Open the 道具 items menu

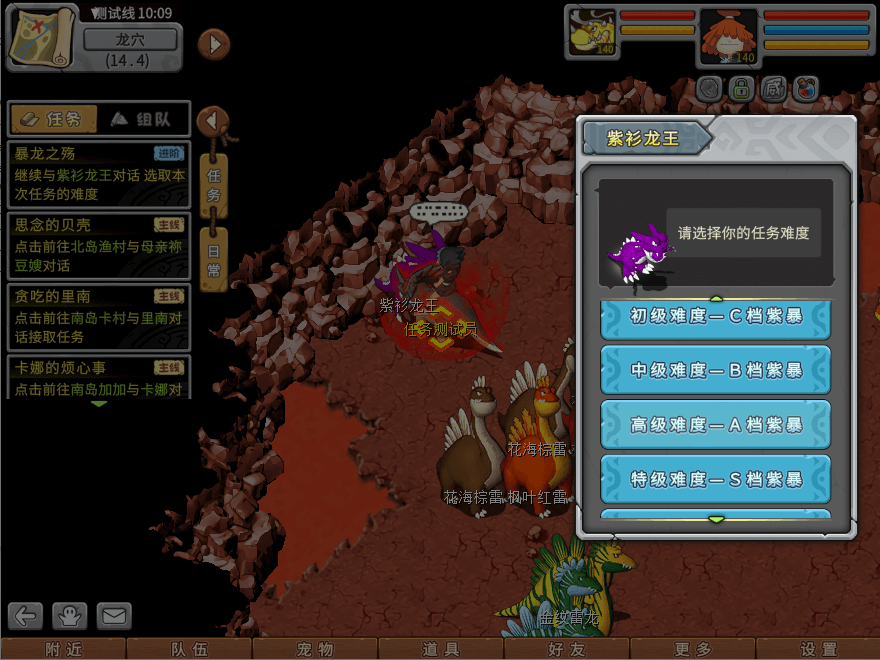coord(441,649)
